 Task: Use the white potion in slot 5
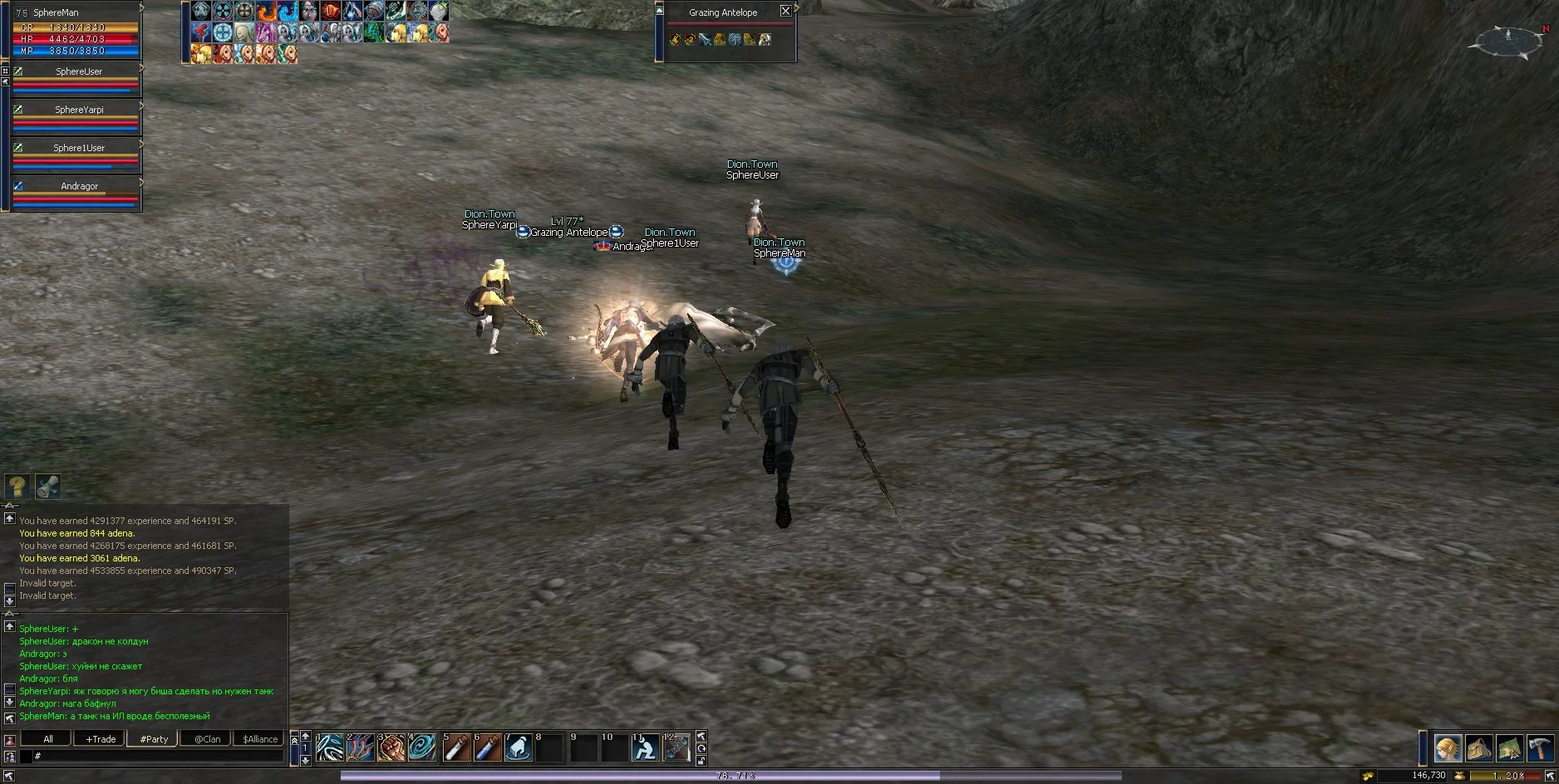pyautogui.click(x=456, y=747)
